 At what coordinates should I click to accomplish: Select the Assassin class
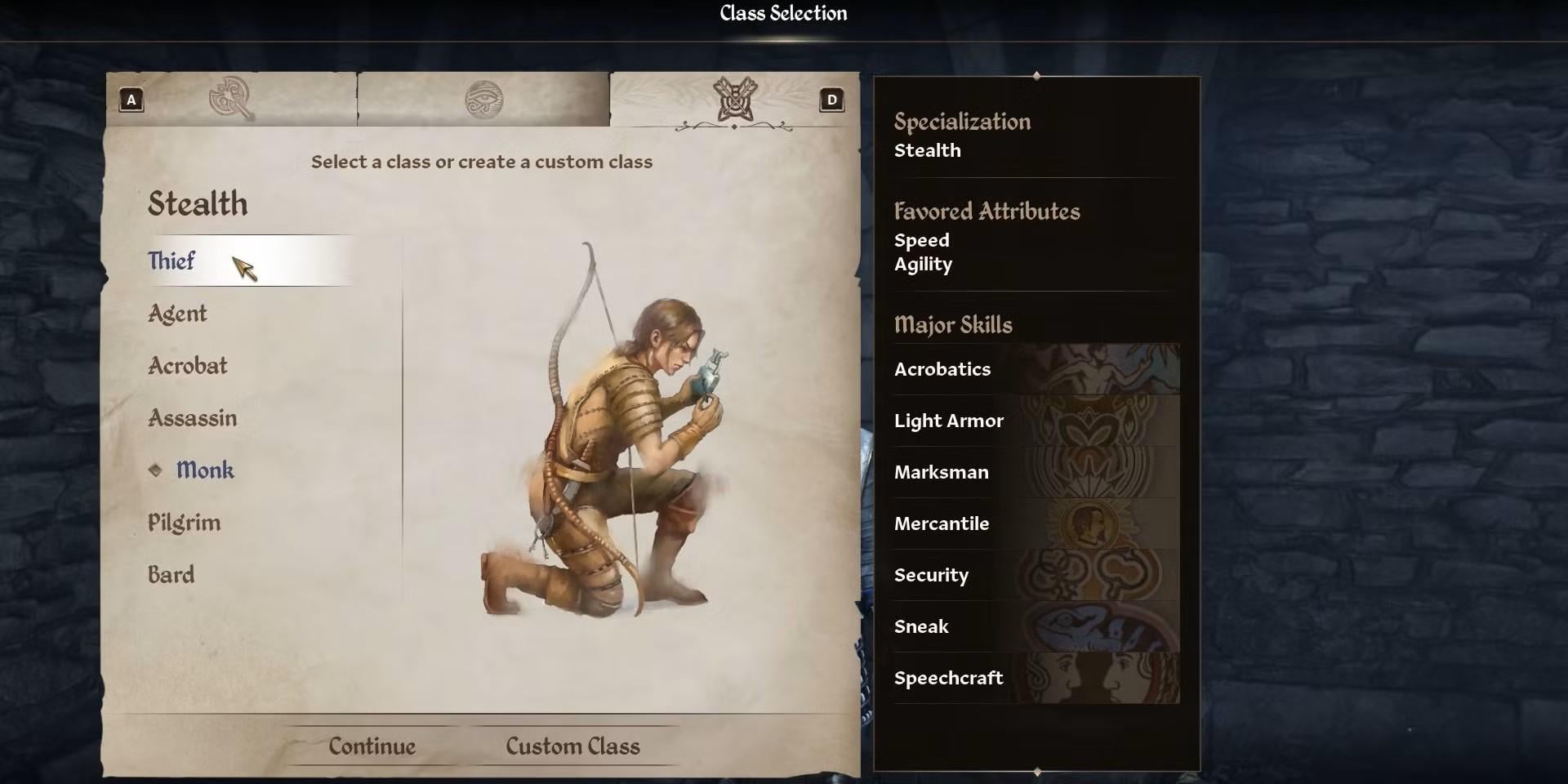(193, 418)
